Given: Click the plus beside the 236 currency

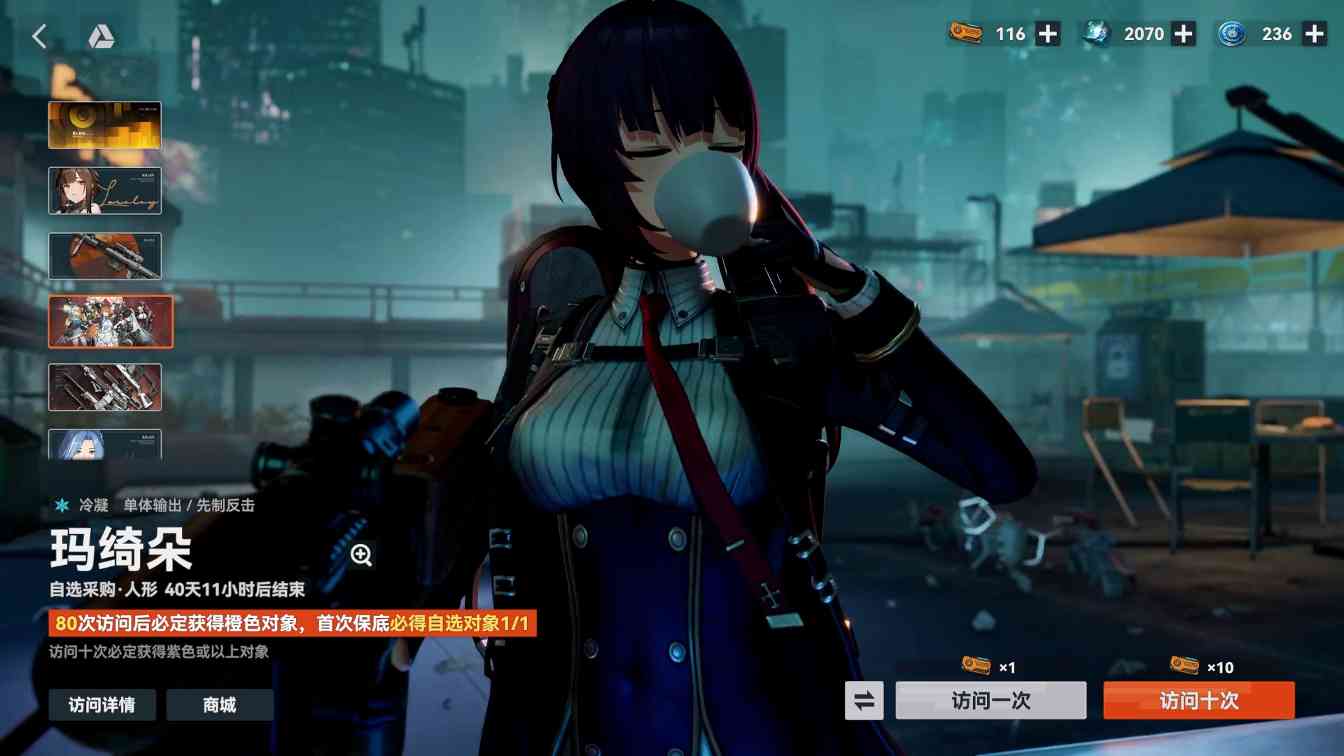Looking at the screenshot, I should click(x=1316, y=33).
